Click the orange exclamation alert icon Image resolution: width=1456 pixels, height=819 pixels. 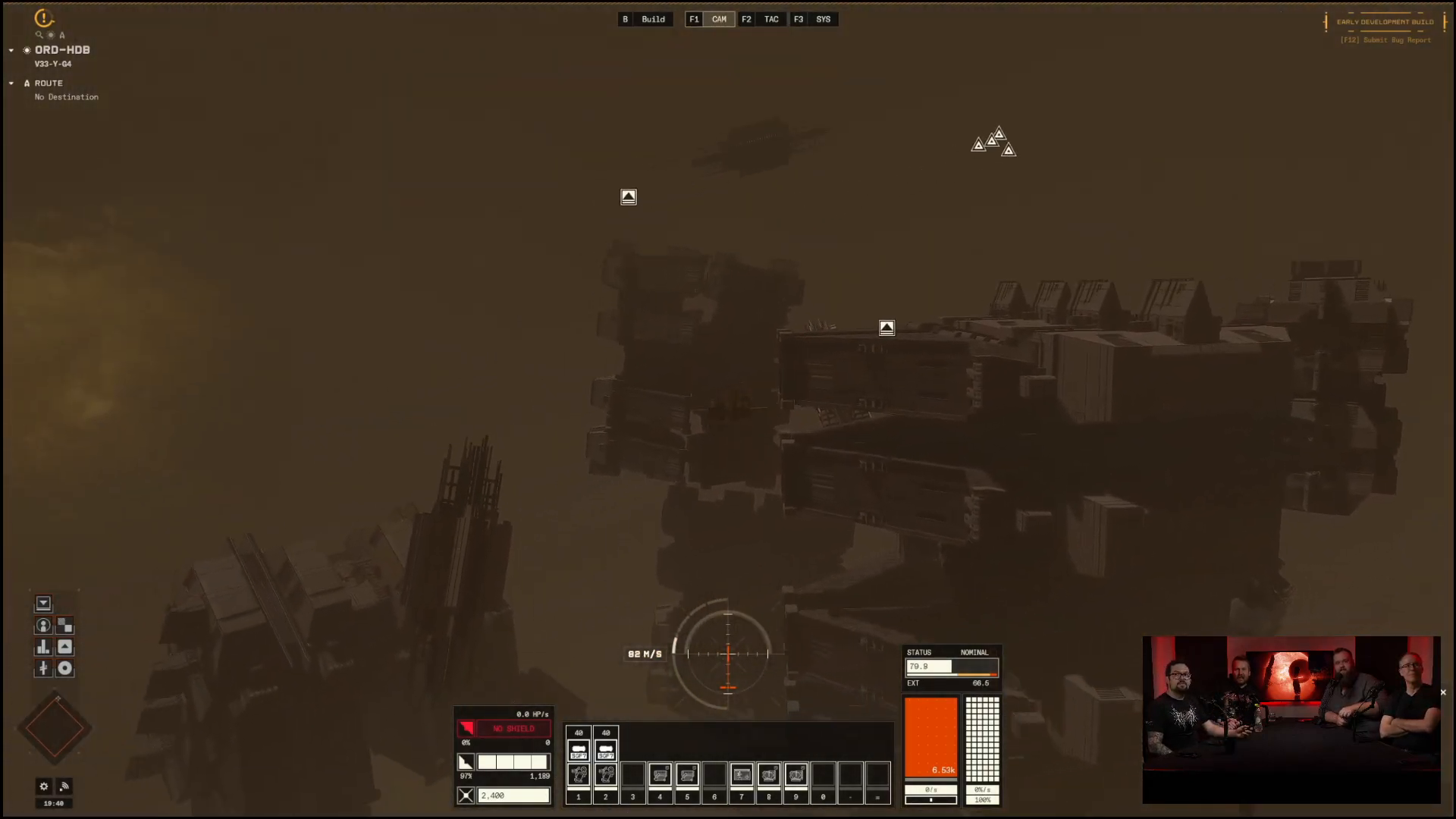[44, 17]
